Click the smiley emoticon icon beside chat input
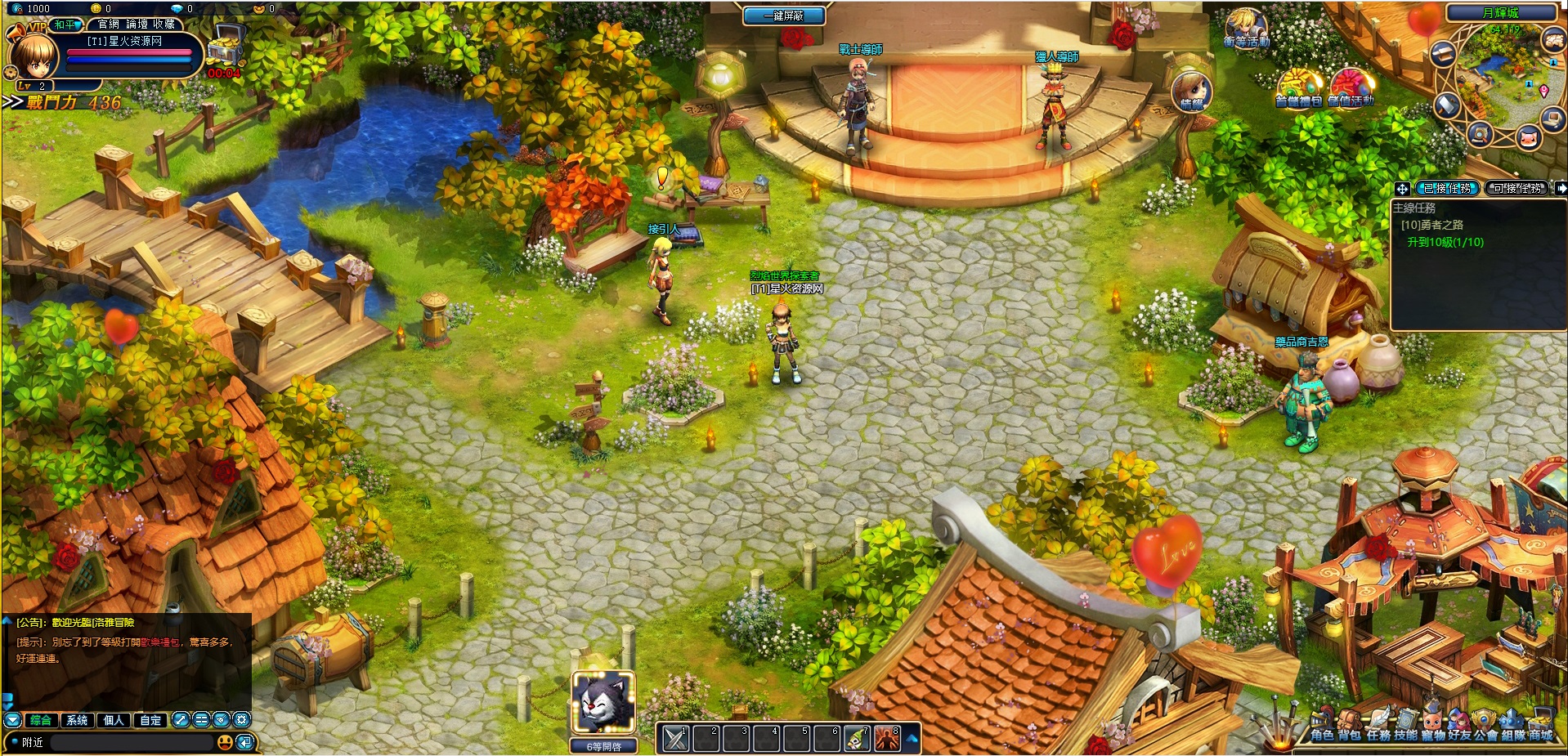 pos(226,742)
